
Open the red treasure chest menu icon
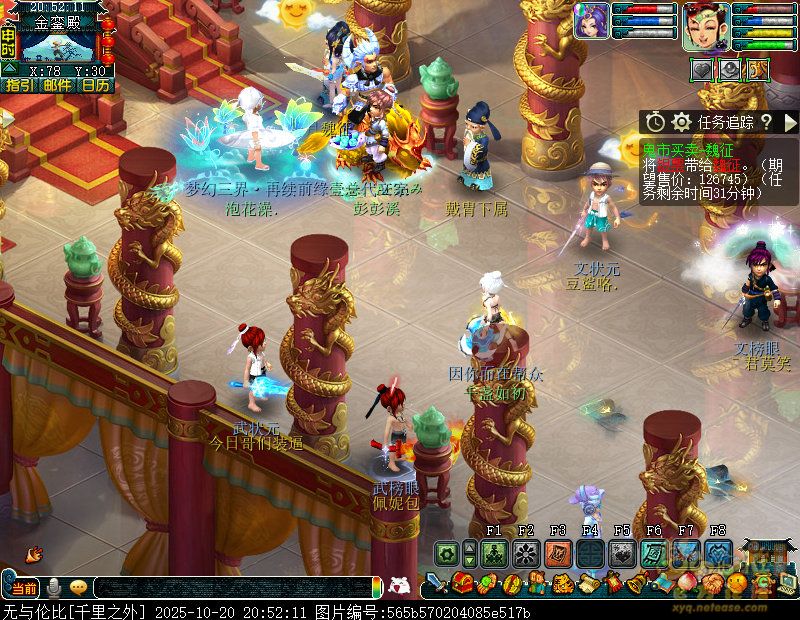[x=461, y=582]
